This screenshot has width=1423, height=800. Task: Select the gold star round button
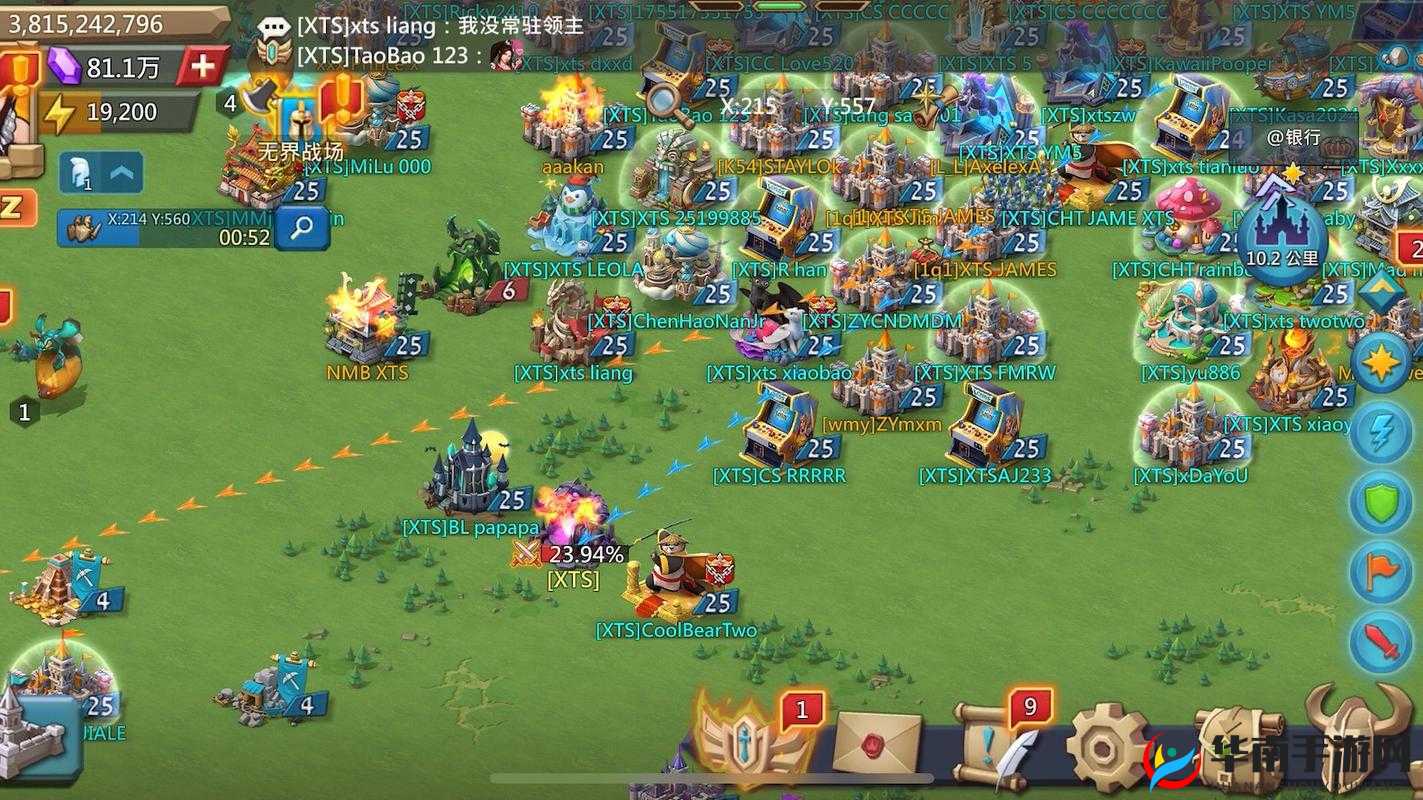point(1381,361)
